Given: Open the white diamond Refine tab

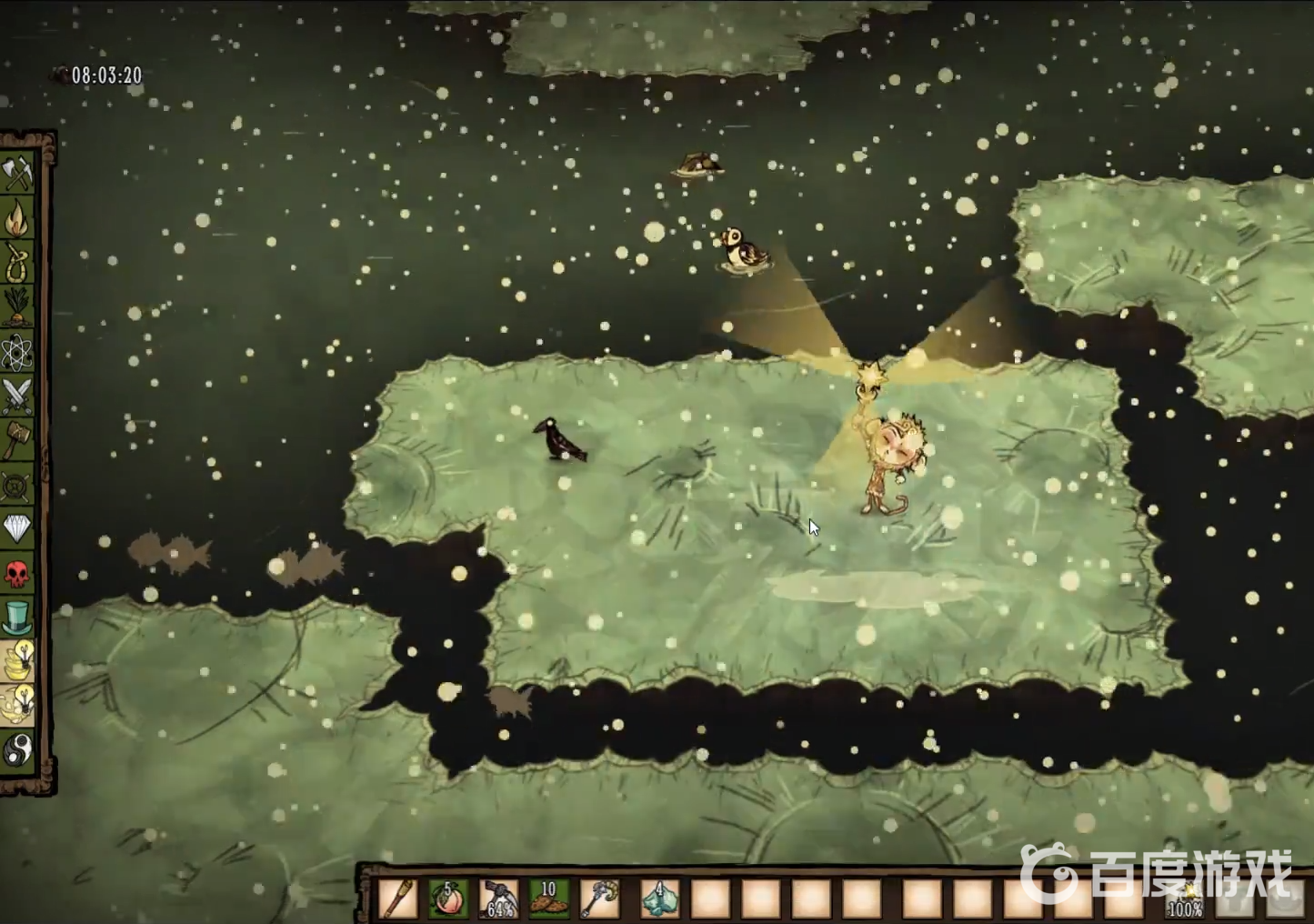Looking at the screenshot, I should pos(17,528).
